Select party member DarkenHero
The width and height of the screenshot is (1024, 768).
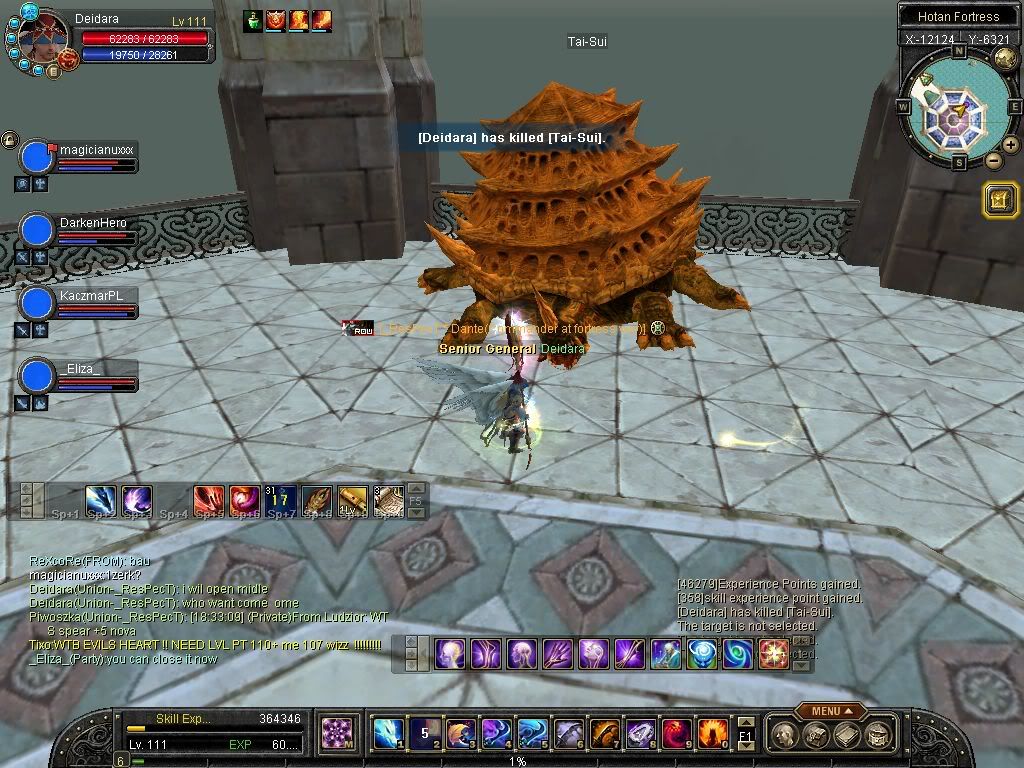[x=37, y=230]
